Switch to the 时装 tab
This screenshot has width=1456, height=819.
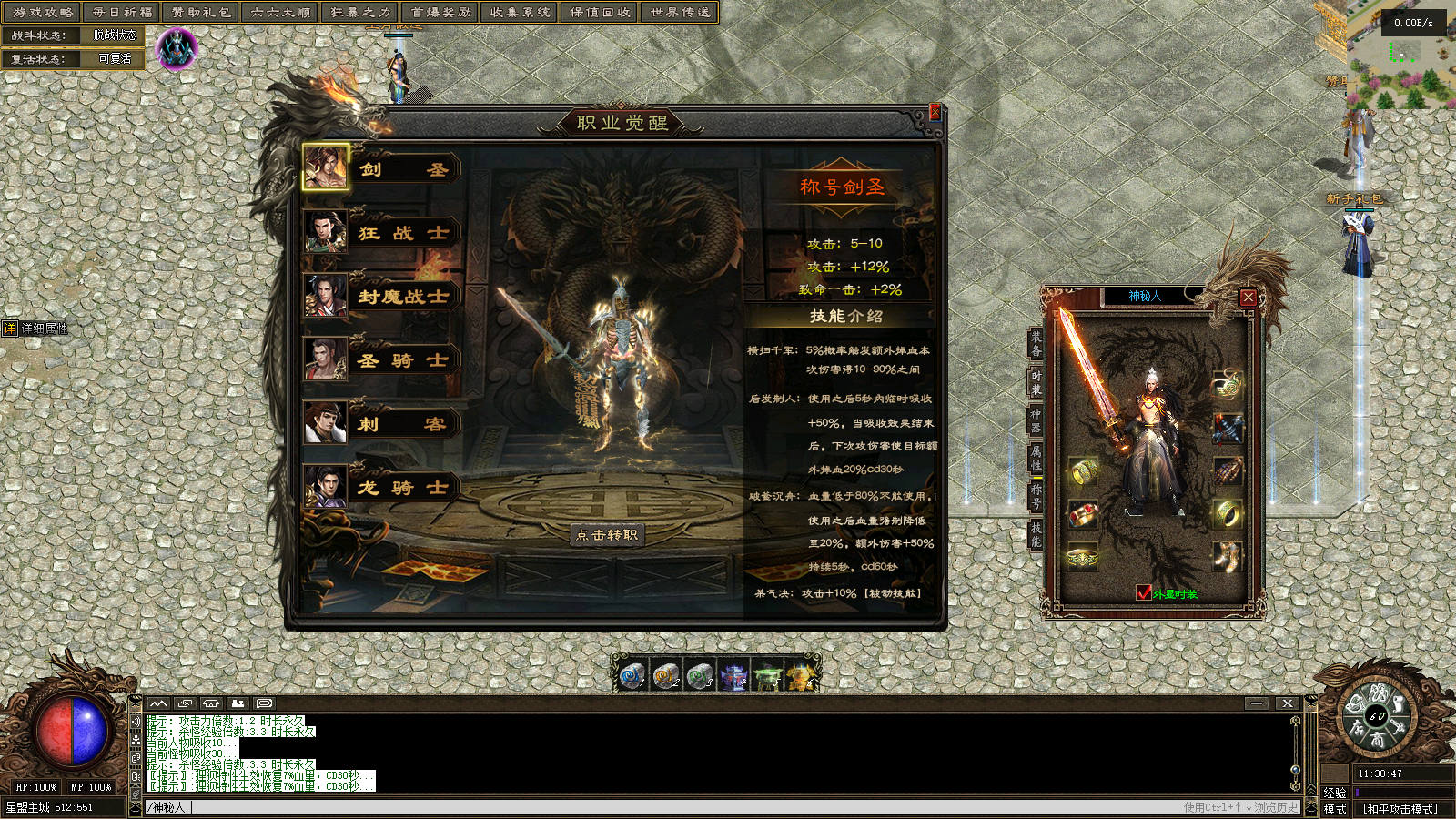(x=1036, y=382)
